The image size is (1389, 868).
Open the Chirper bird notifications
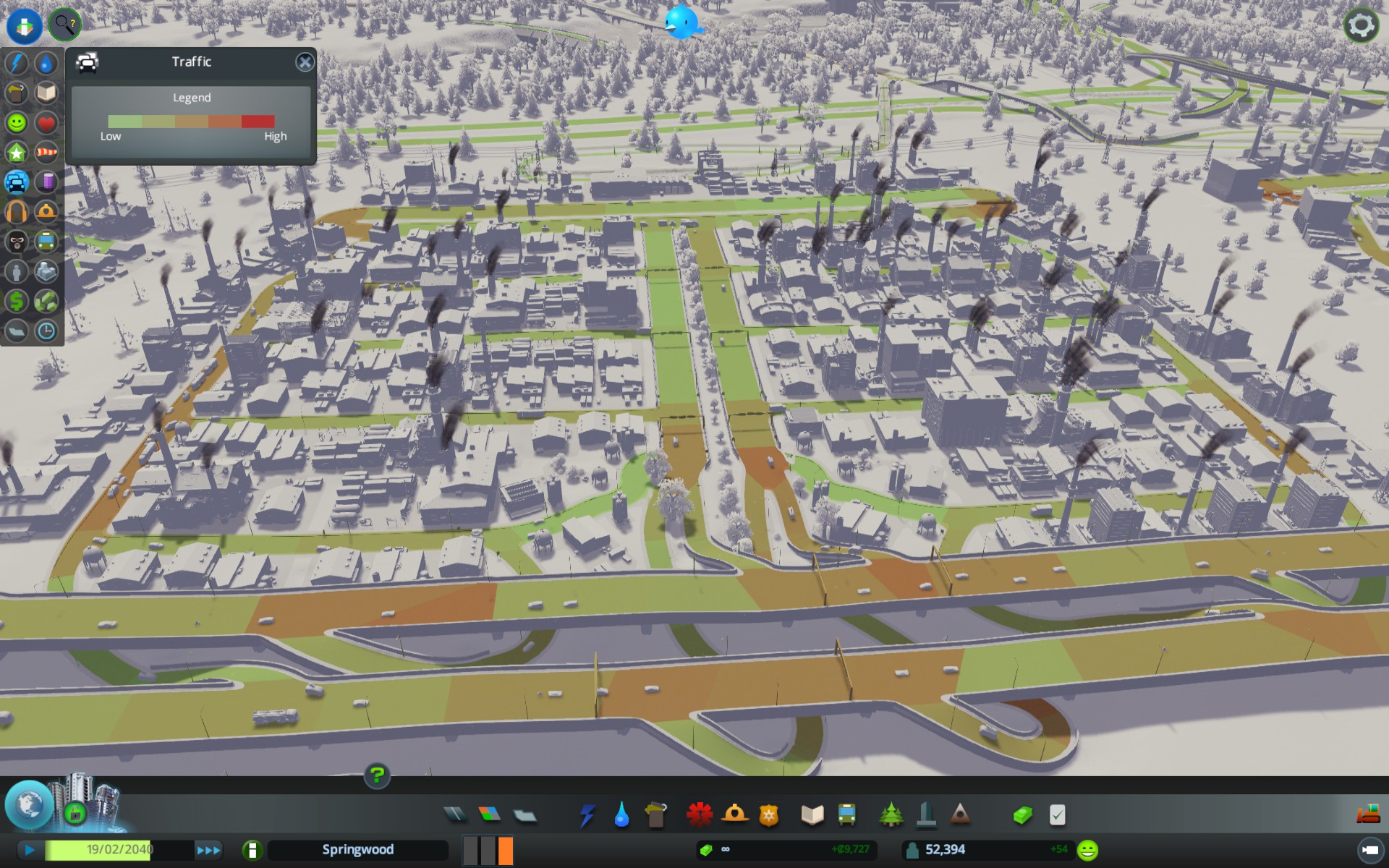(x=681, y=22)
